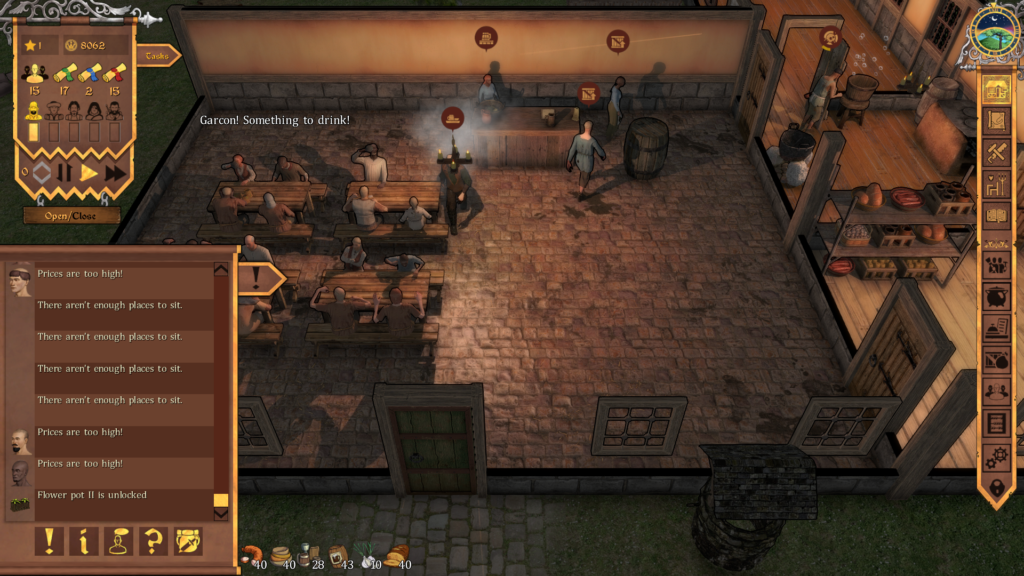Open the question mark help filter
The height and width of the screenshot is (576, 1024).
tap(153, 541)
